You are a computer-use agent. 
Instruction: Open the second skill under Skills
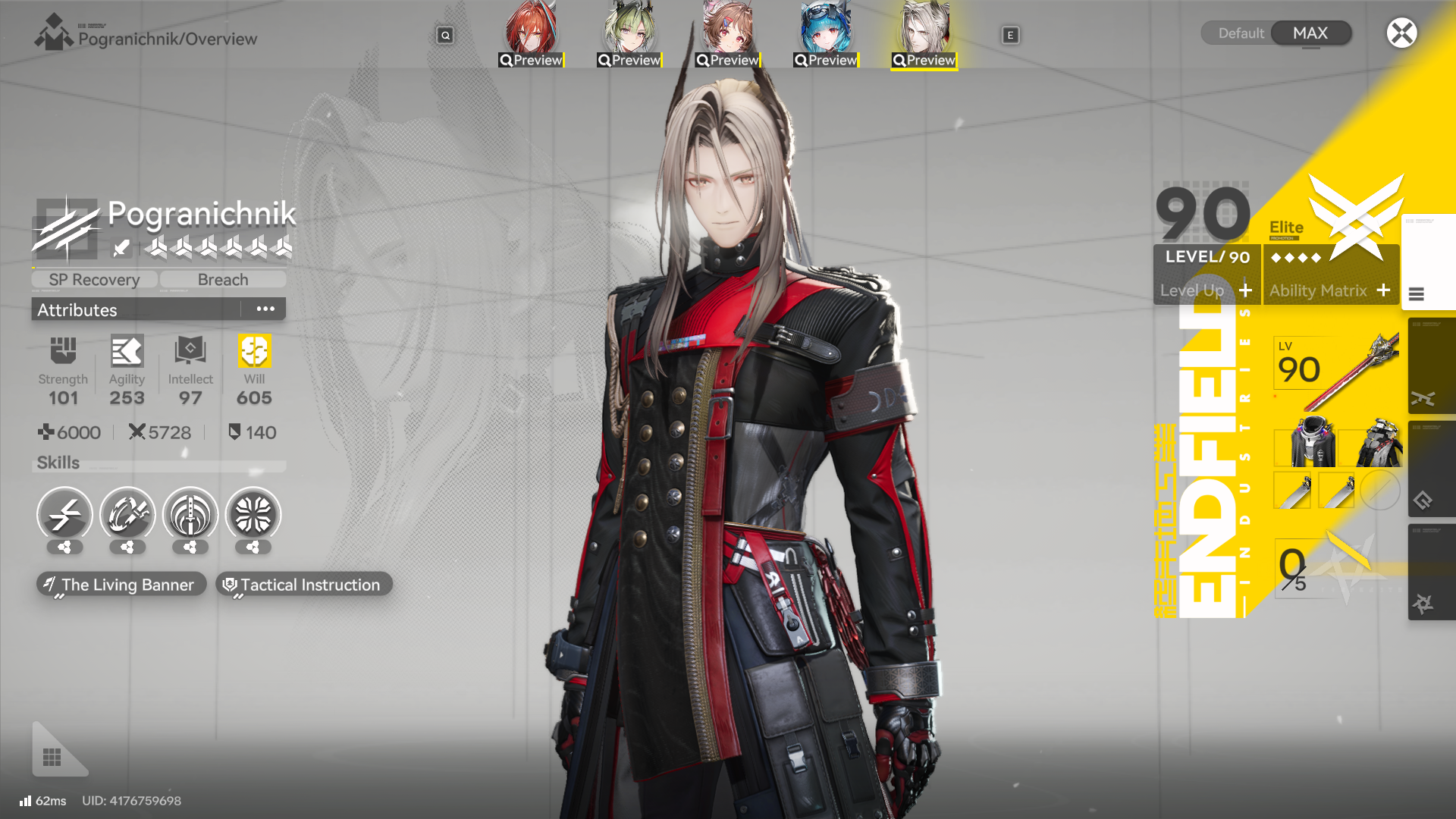pyautogui.click(x=127, y=514)
